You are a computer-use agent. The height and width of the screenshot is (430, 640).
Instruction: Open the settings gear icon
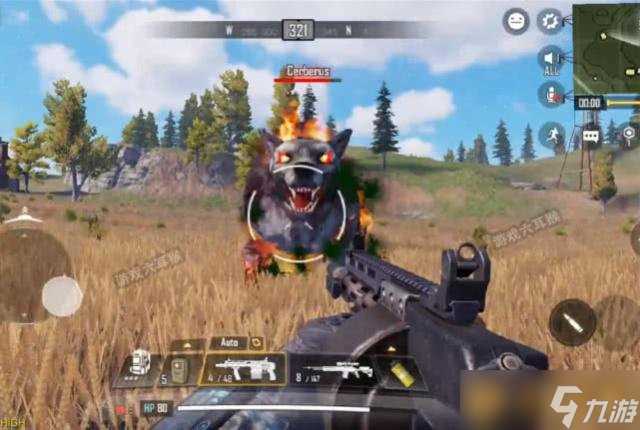coord(551,20)
